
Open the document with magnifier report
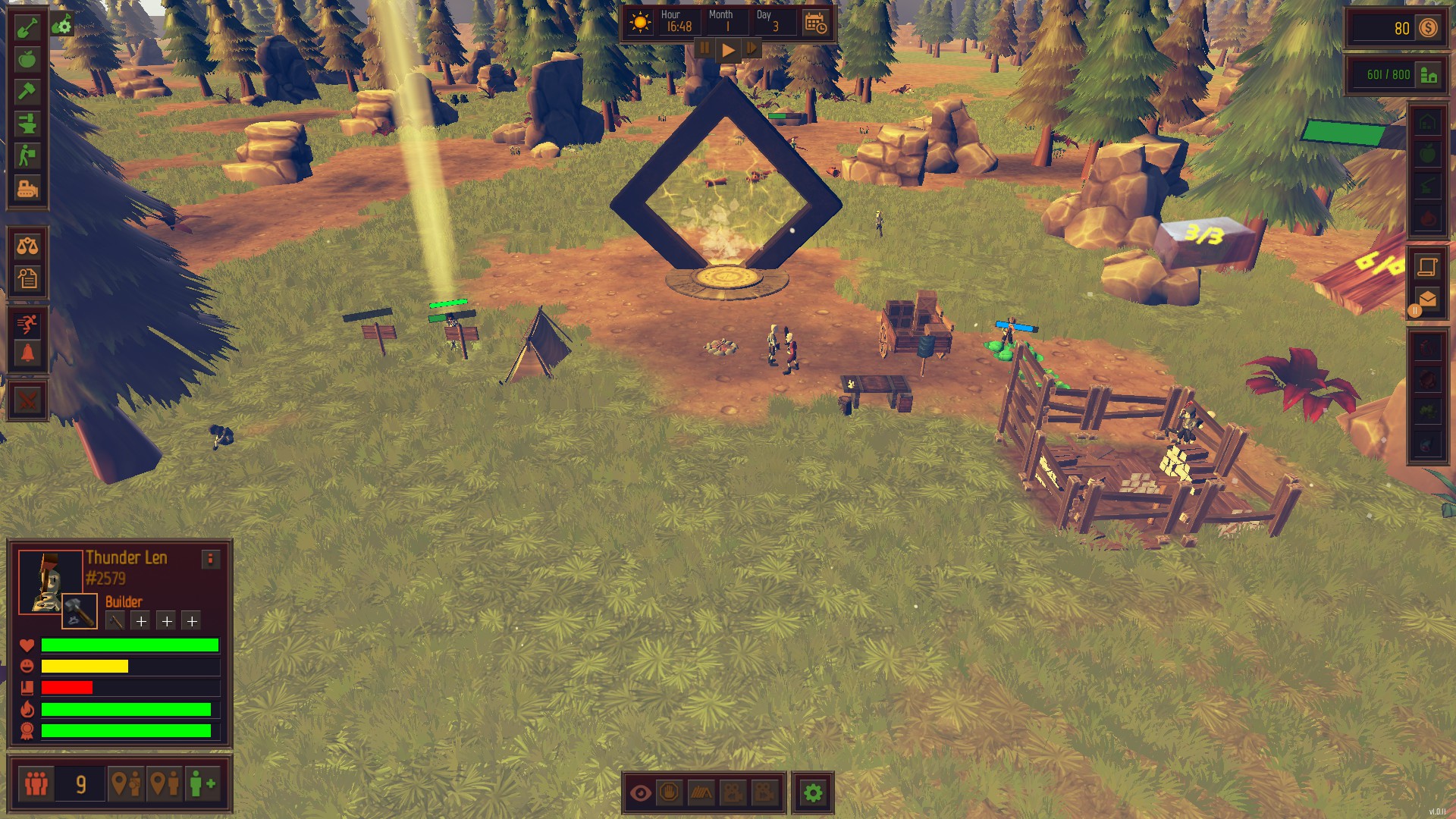(x=27, y=278)
